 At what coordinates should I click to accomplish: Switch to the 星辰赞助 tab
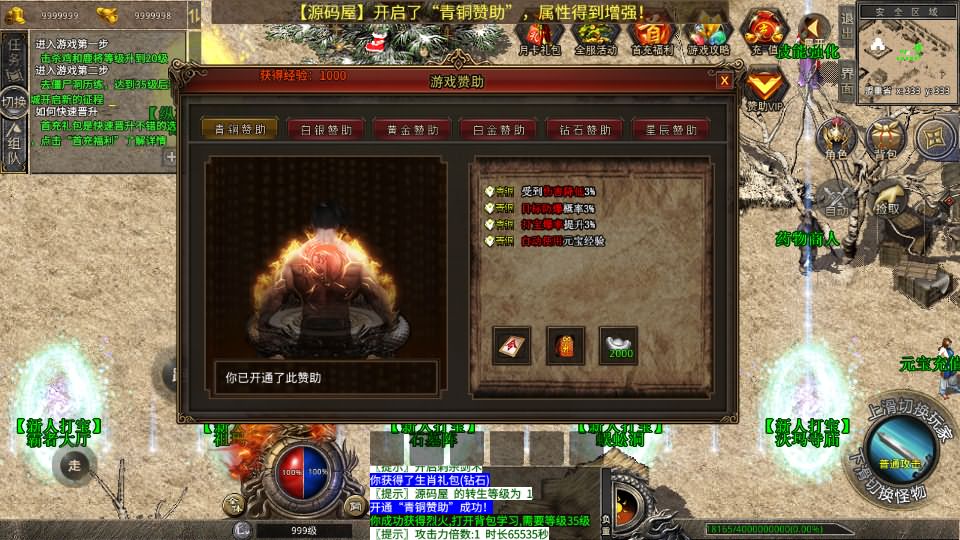click(x=670, y=129)
